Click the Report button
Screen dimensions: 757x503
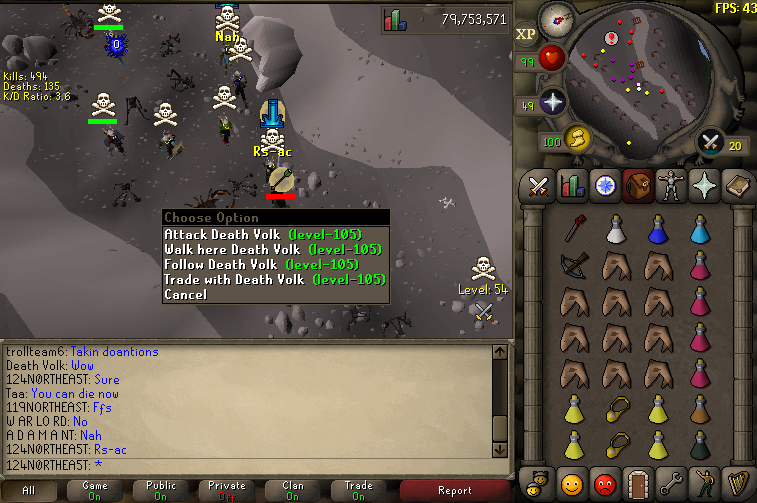click(x=455, y=490)
